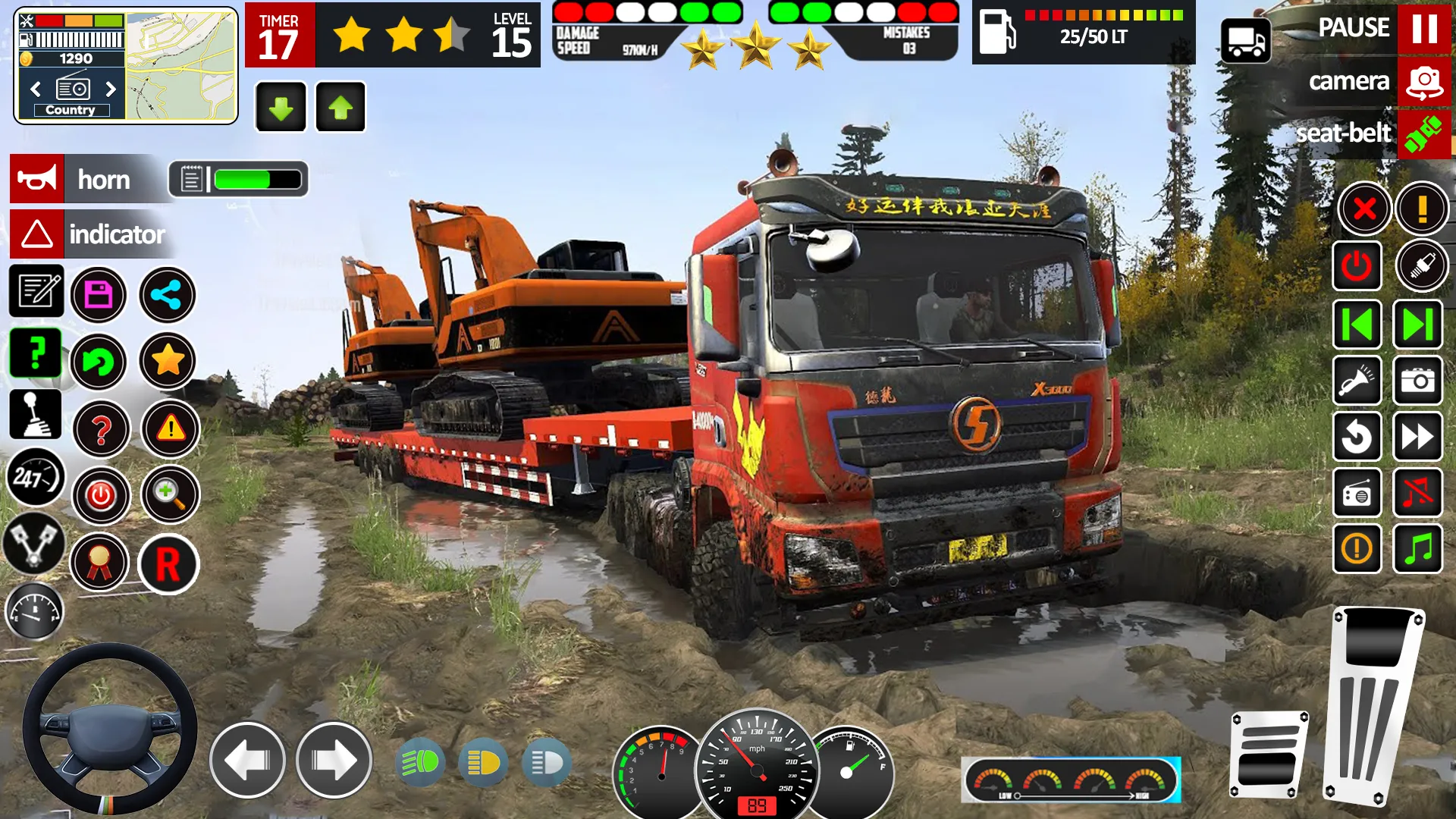Tap the flashlight icon on right panel
Viewport: 1456px width, 819px height.
(1357, 381)
